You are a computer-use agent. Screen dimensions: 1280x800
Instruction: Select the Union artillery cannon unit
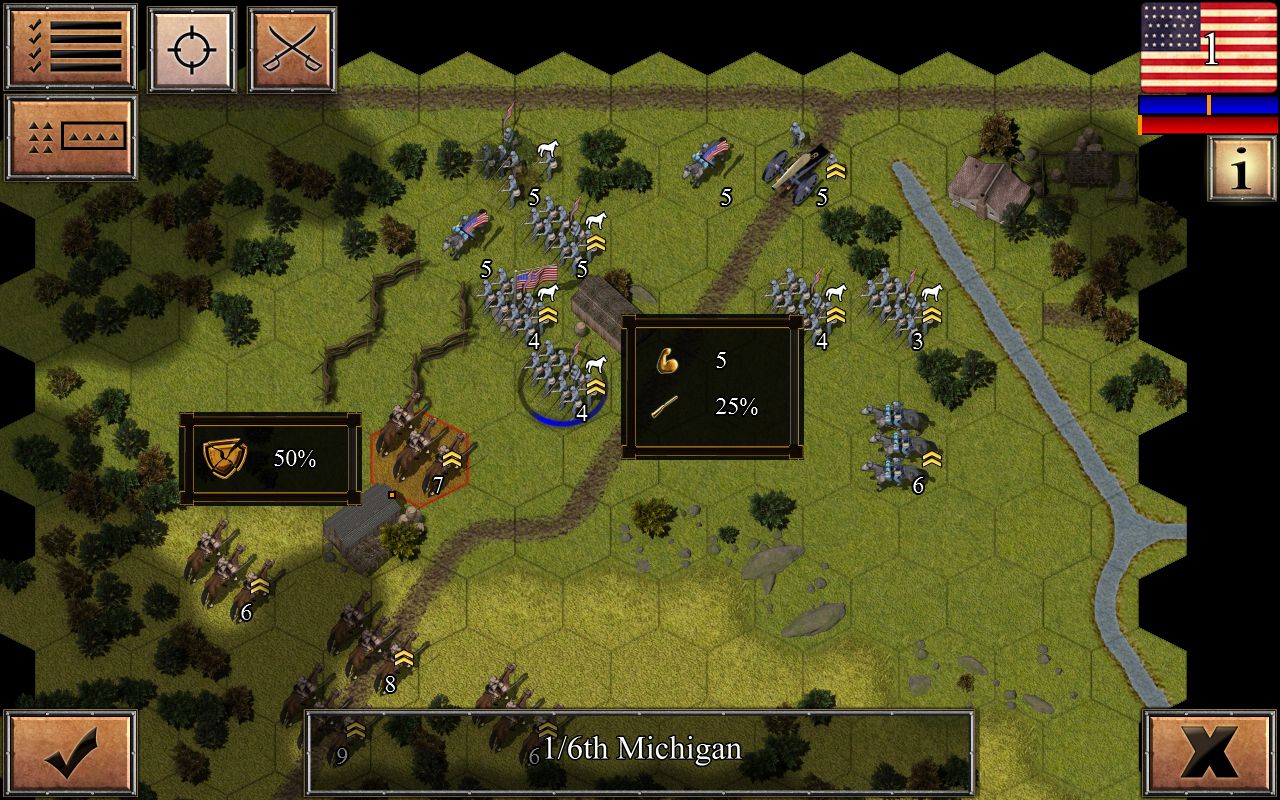pos(797,170)
